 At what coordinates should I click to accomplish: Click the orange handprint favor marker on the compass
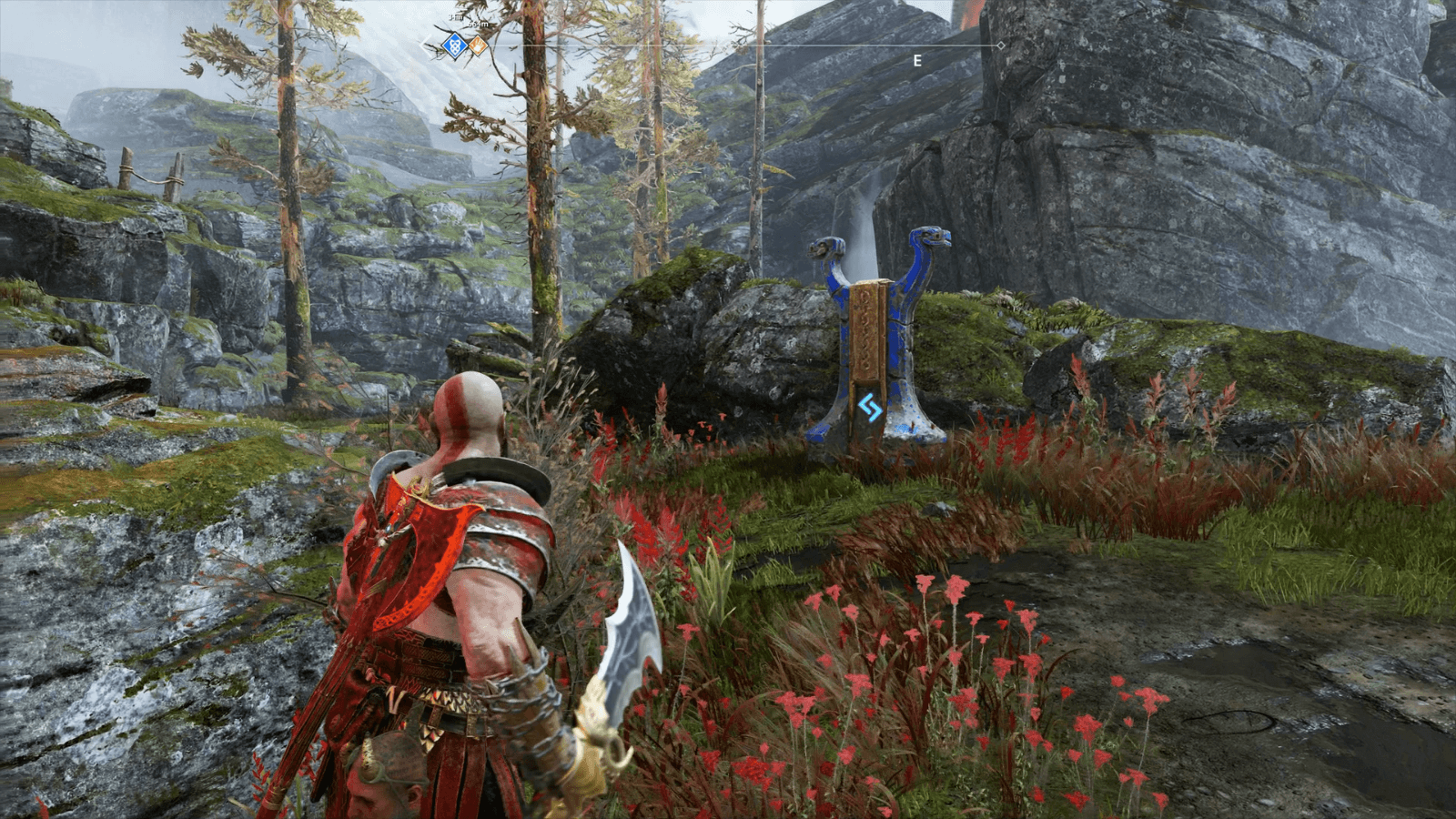point(477,45)
